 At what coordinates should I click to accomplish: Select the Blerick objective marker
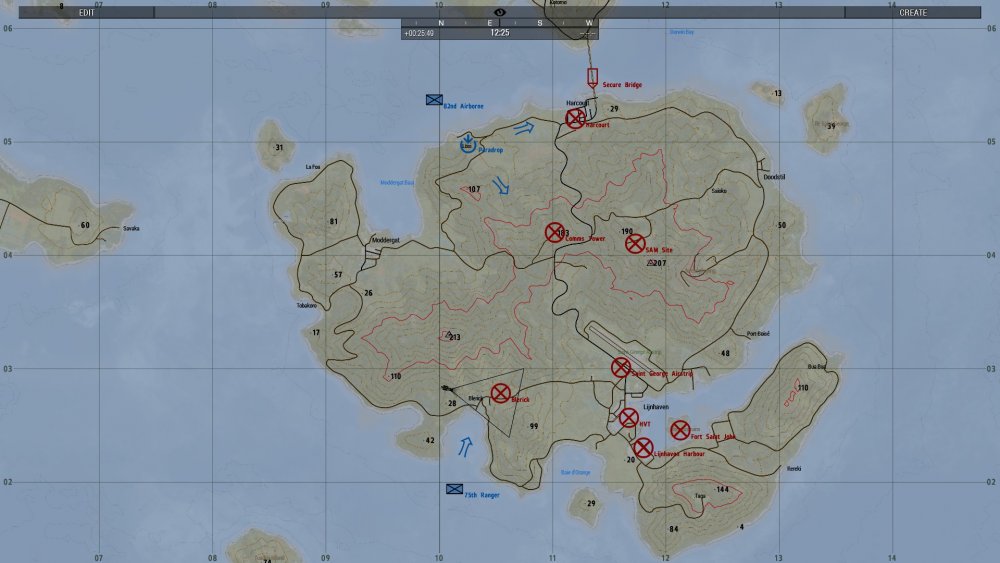[x=501, y=393]
